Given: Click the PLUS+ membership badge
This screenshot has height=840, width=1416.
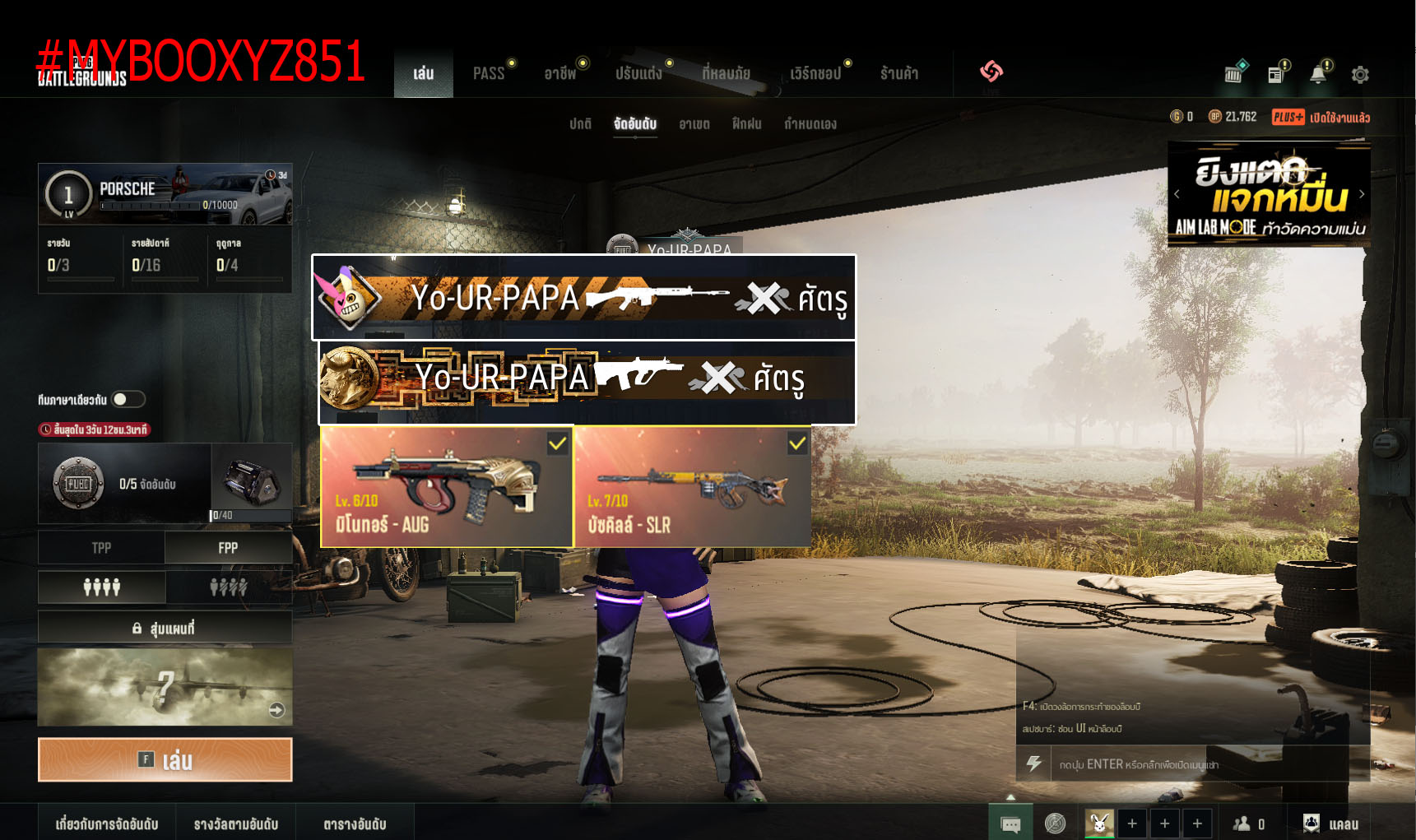Looking at the screenshot, I should pos(1288,117).
